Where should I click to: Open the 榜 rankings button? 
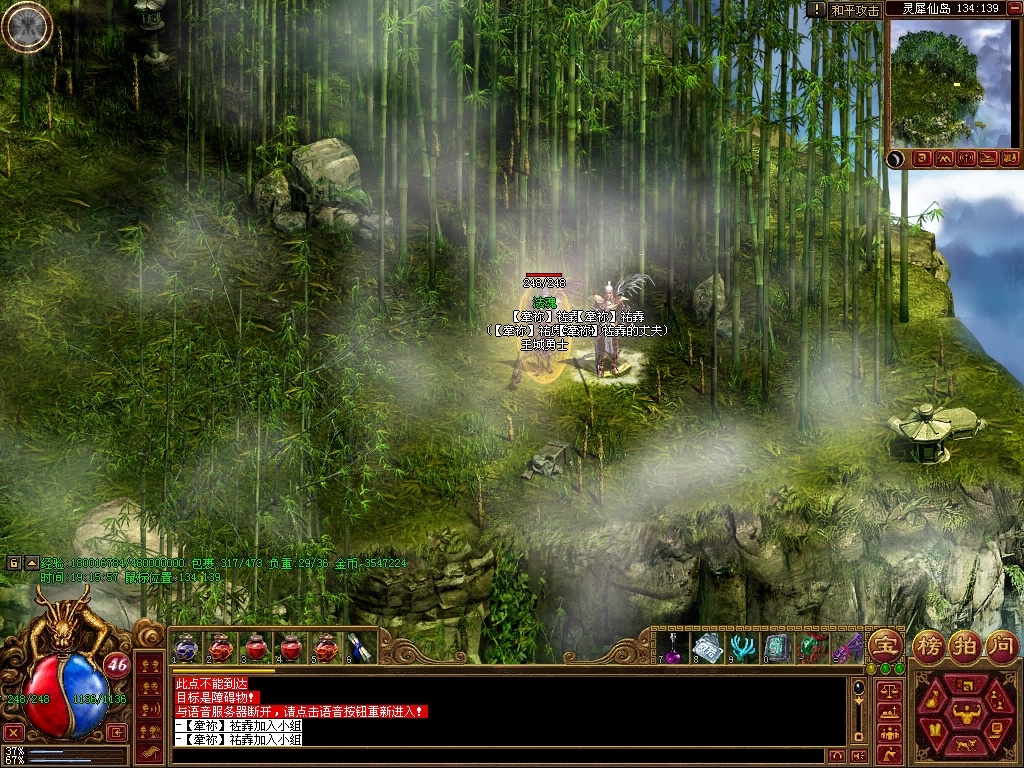tap(930, 643)
